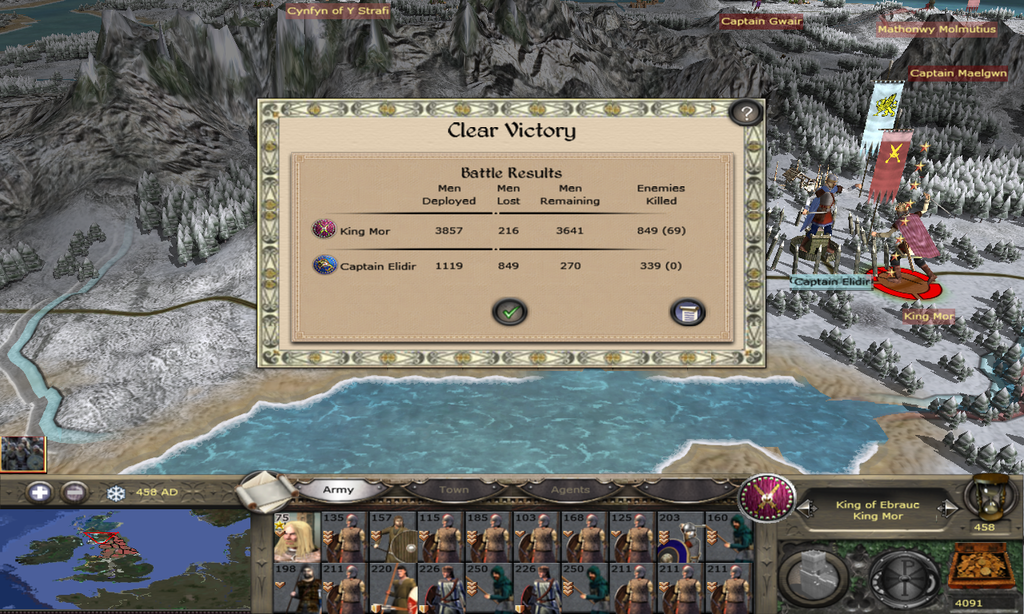
Task: Open the recruitment helmet button
Action: point(904,577)
